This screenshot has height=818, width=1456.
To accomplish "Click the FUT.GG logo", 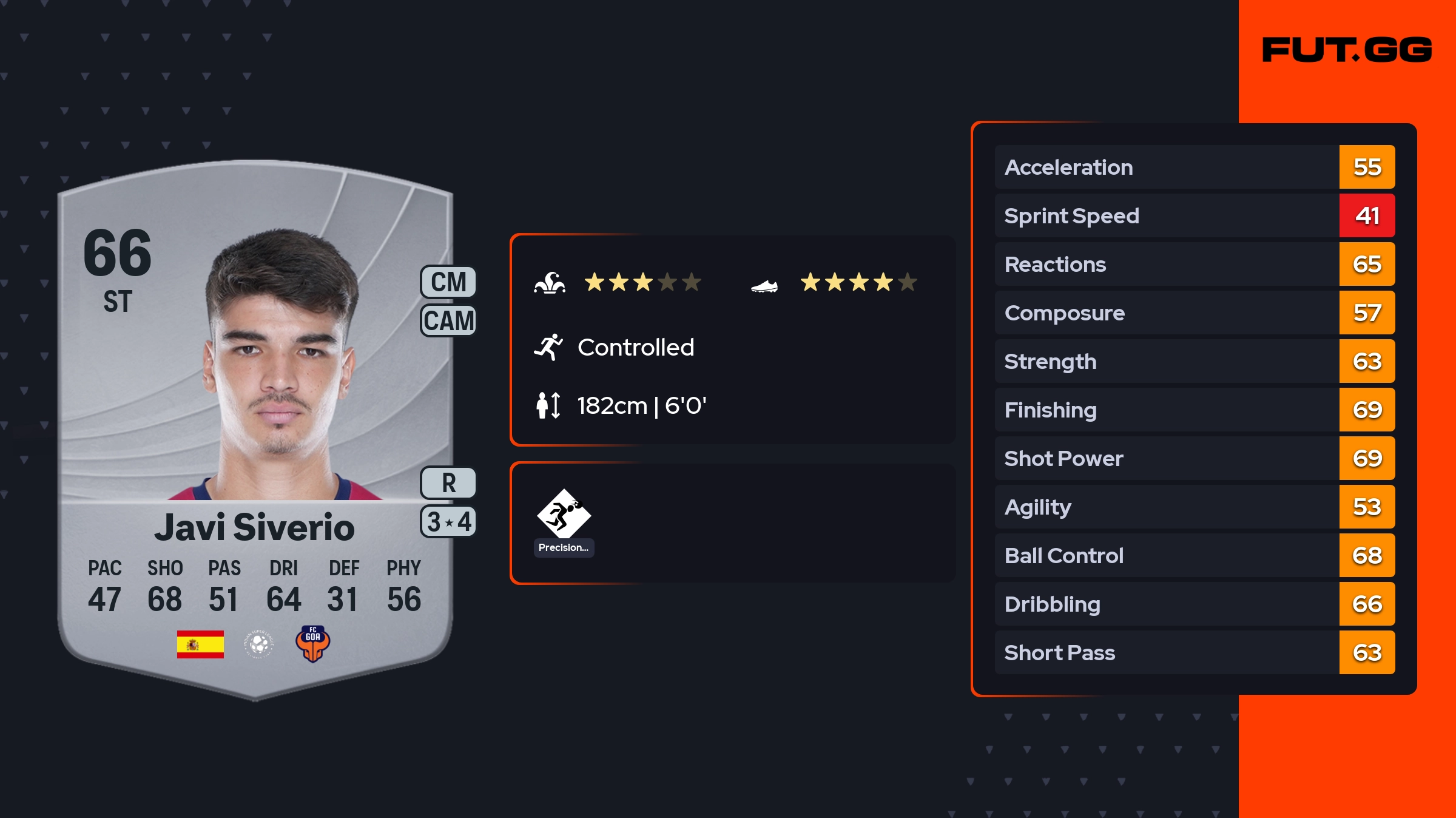I will pyautogui.click(x=1347, y=50).
